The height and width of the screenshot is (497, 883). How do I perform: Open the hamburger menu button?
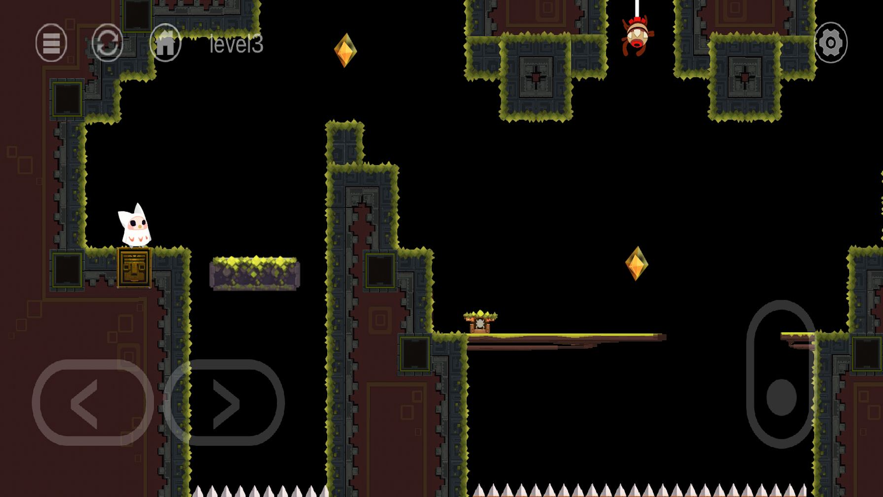pos(51,43)
